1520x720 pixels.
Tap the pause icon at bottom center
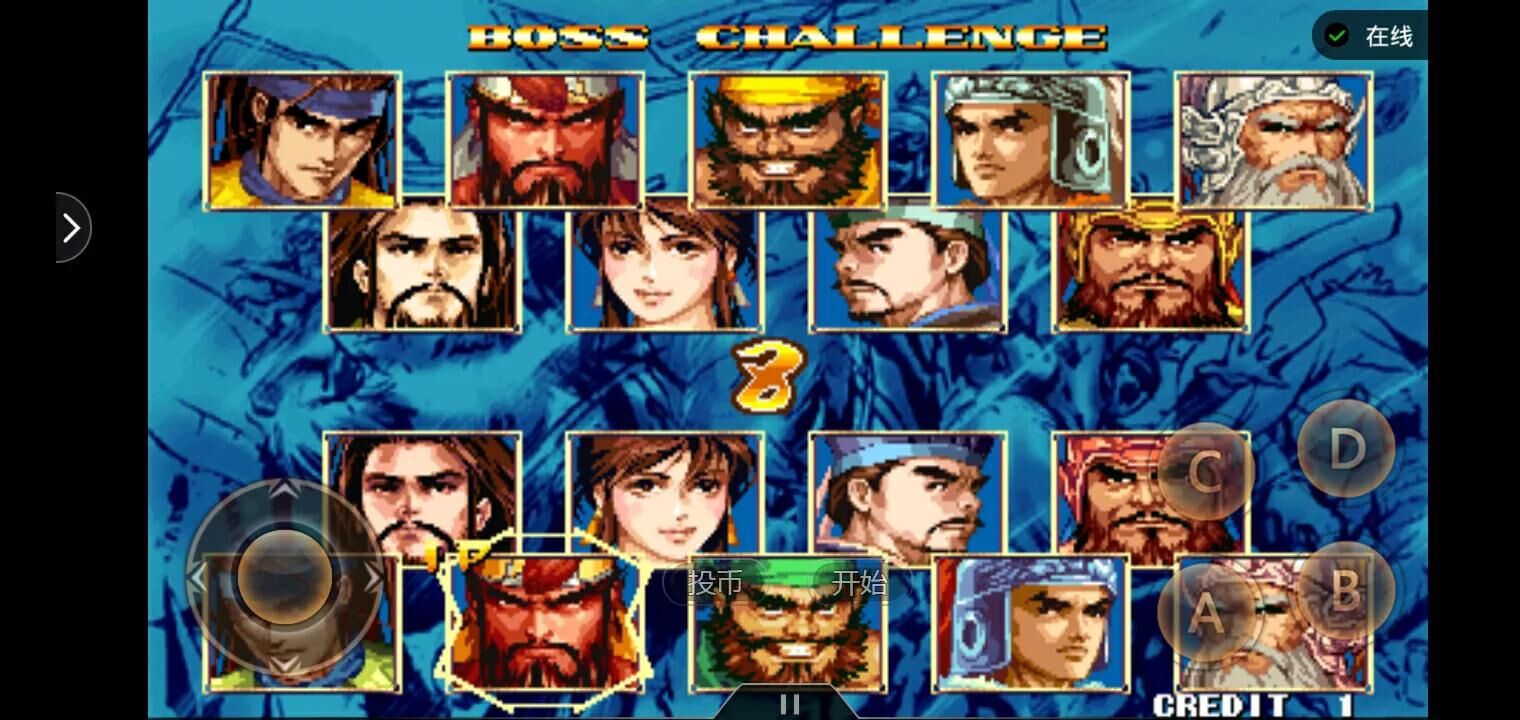pos(789,701)
